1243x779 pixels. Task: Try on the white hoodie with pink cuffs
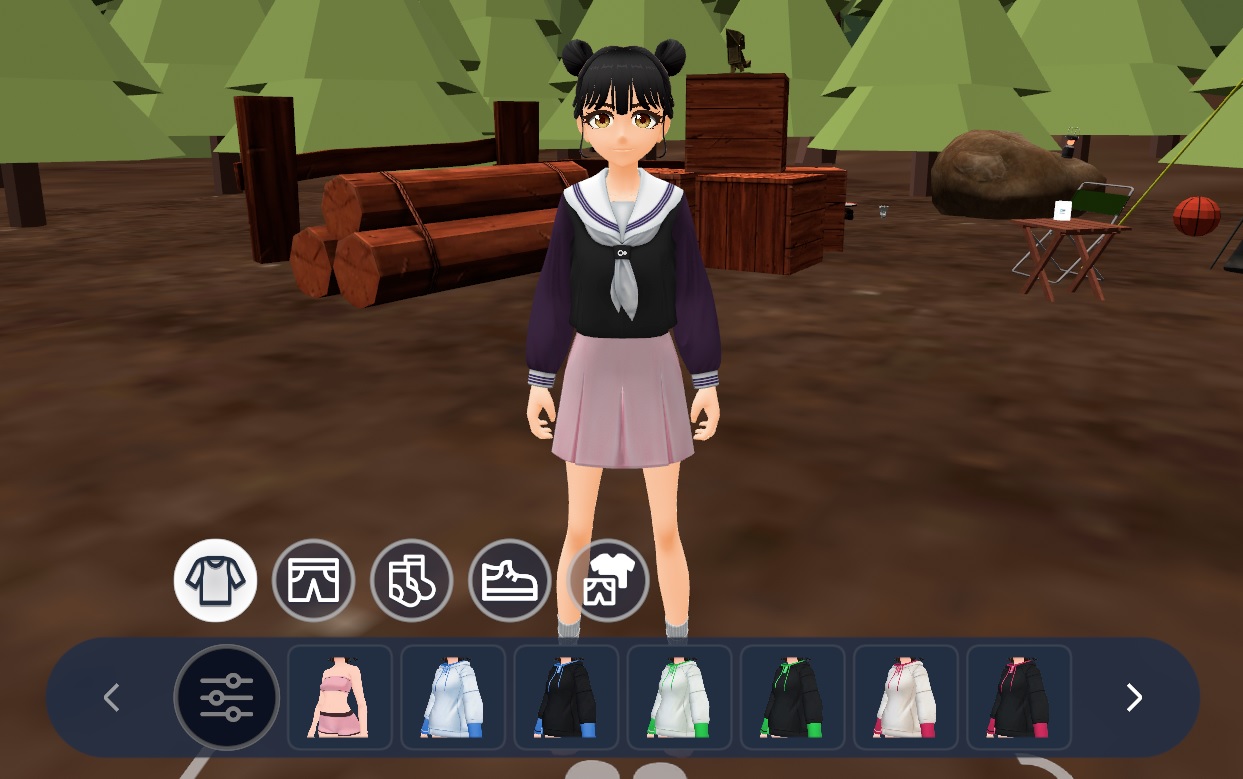pyautogui.click(x=905, y=697)
